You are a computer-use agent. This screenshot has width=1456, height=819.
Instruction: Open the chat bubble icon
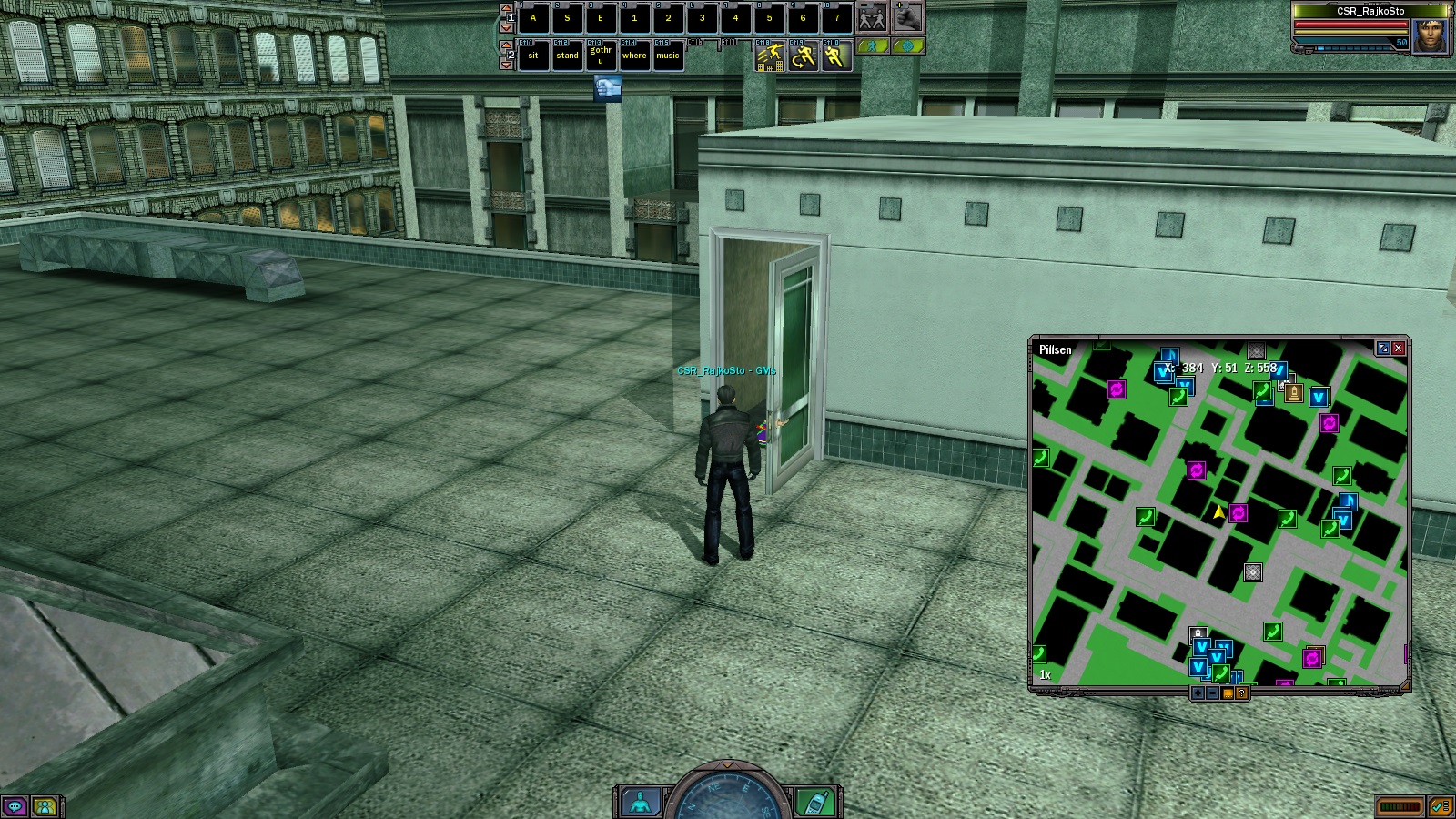[15, 806]
